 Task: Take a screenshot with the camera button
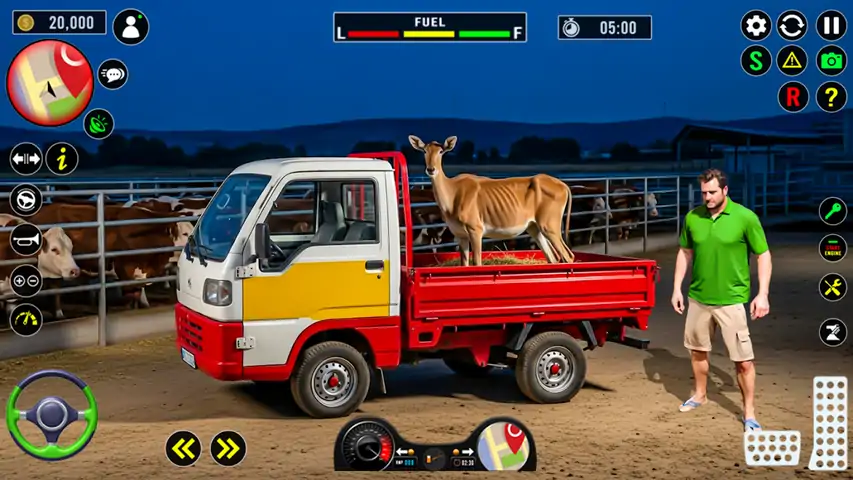(831, 60)
